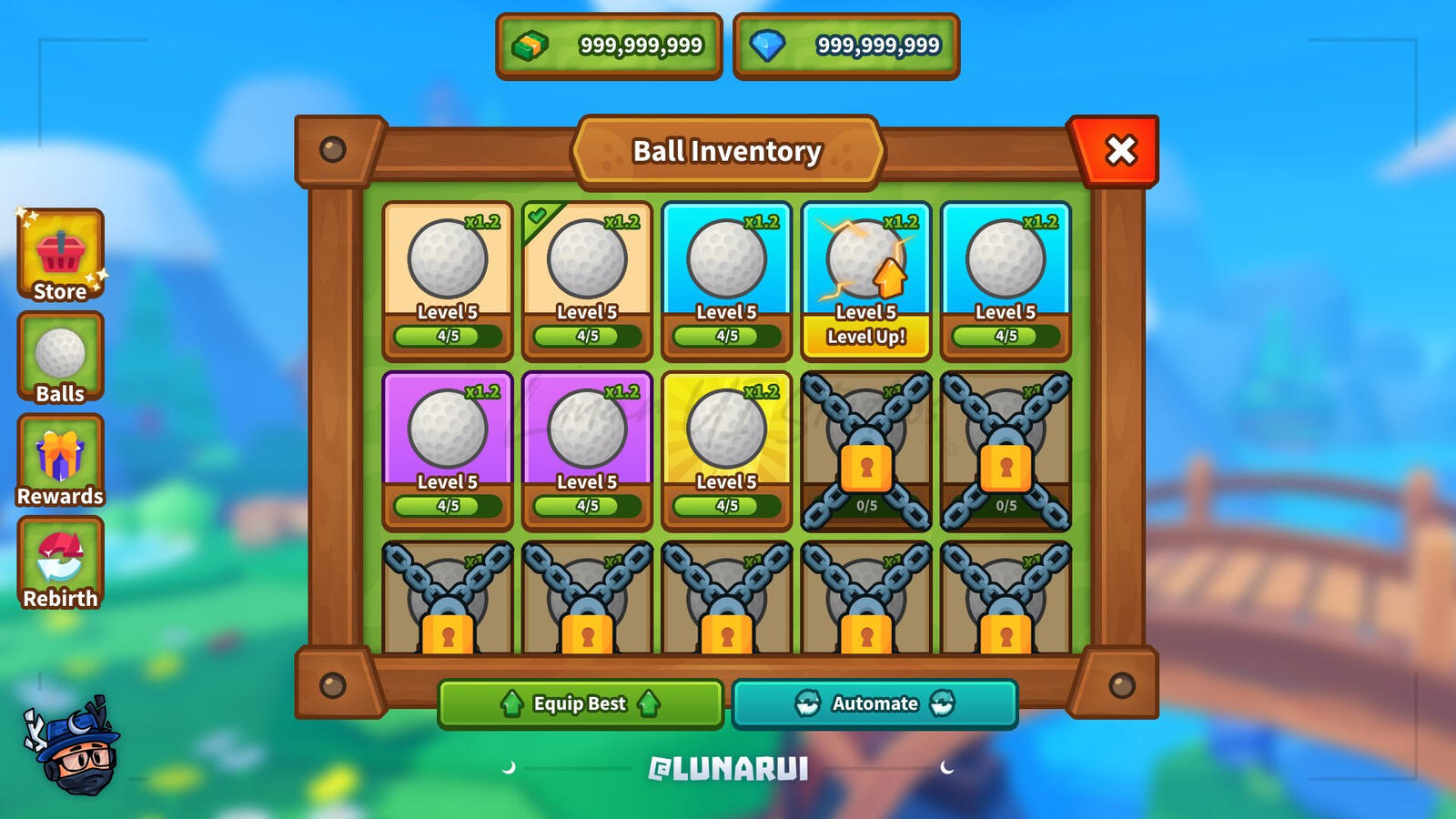Enable the Automate feature
The height and width of the screenshot is (819, 1456).
pos(875,703)
